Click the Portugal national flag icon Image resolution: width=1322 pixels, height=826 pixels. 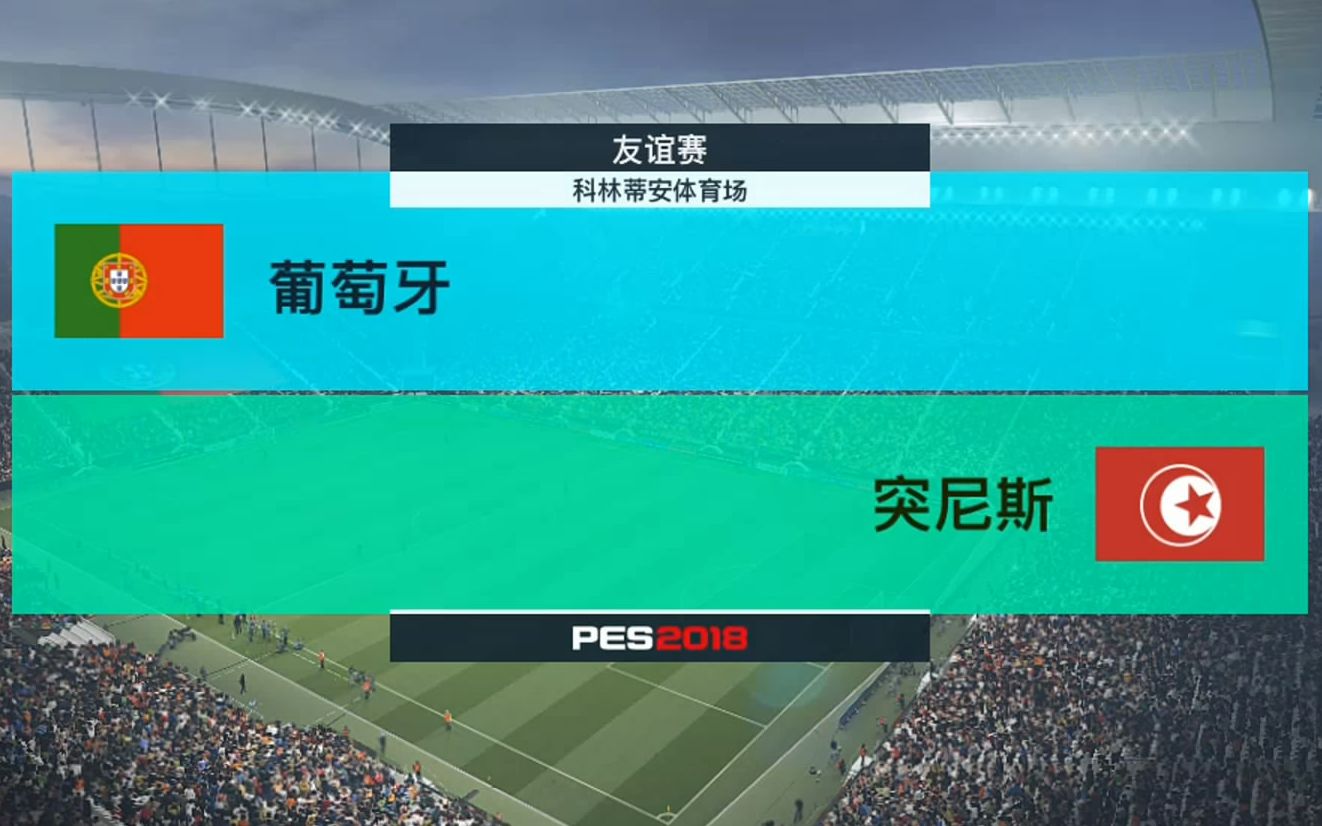coord(138,282)
